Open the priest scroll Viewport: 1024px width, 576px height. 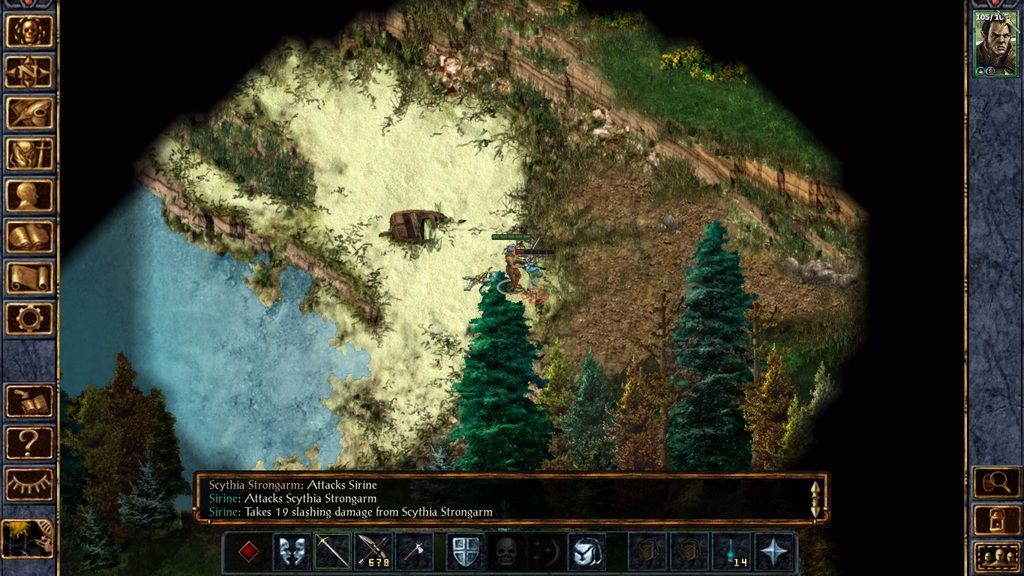pyautogui.click(x=29, y=277)
